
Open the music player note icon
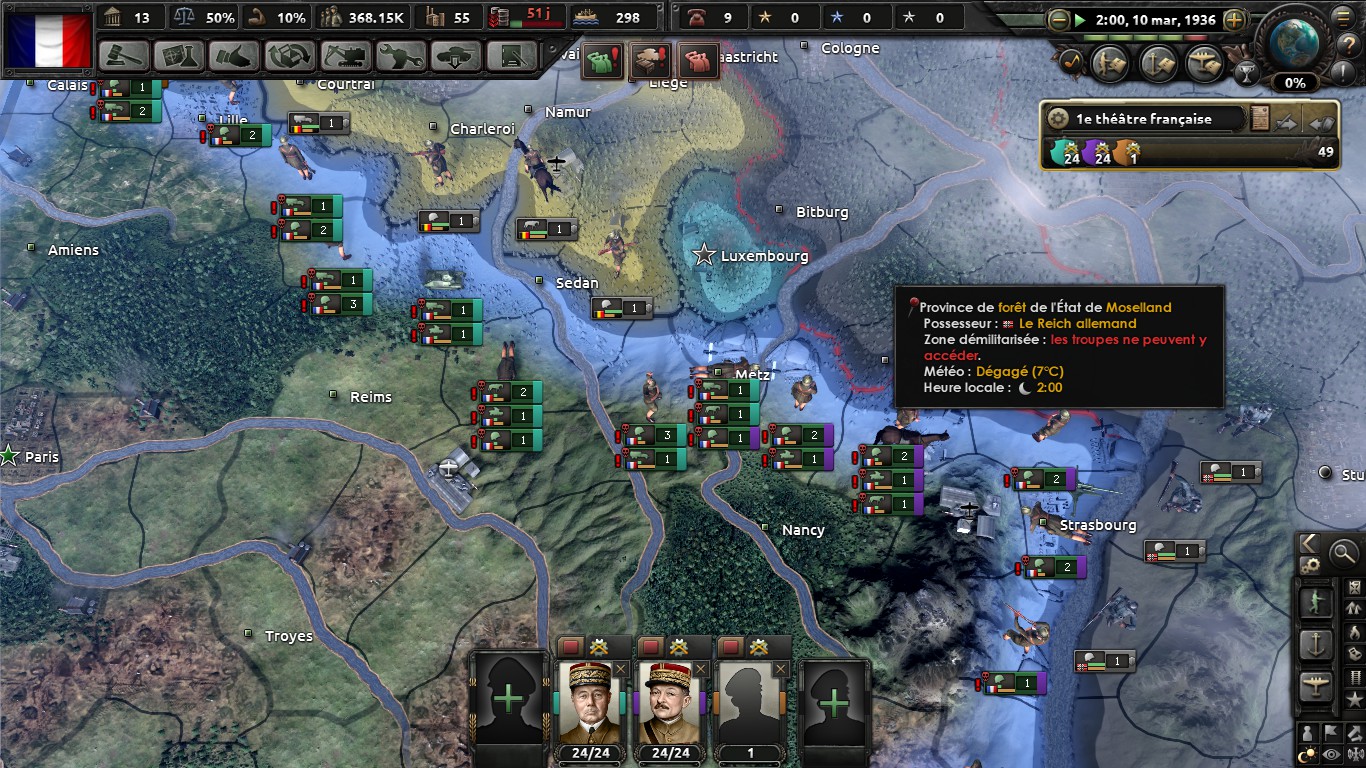(x=1070, y=62)
